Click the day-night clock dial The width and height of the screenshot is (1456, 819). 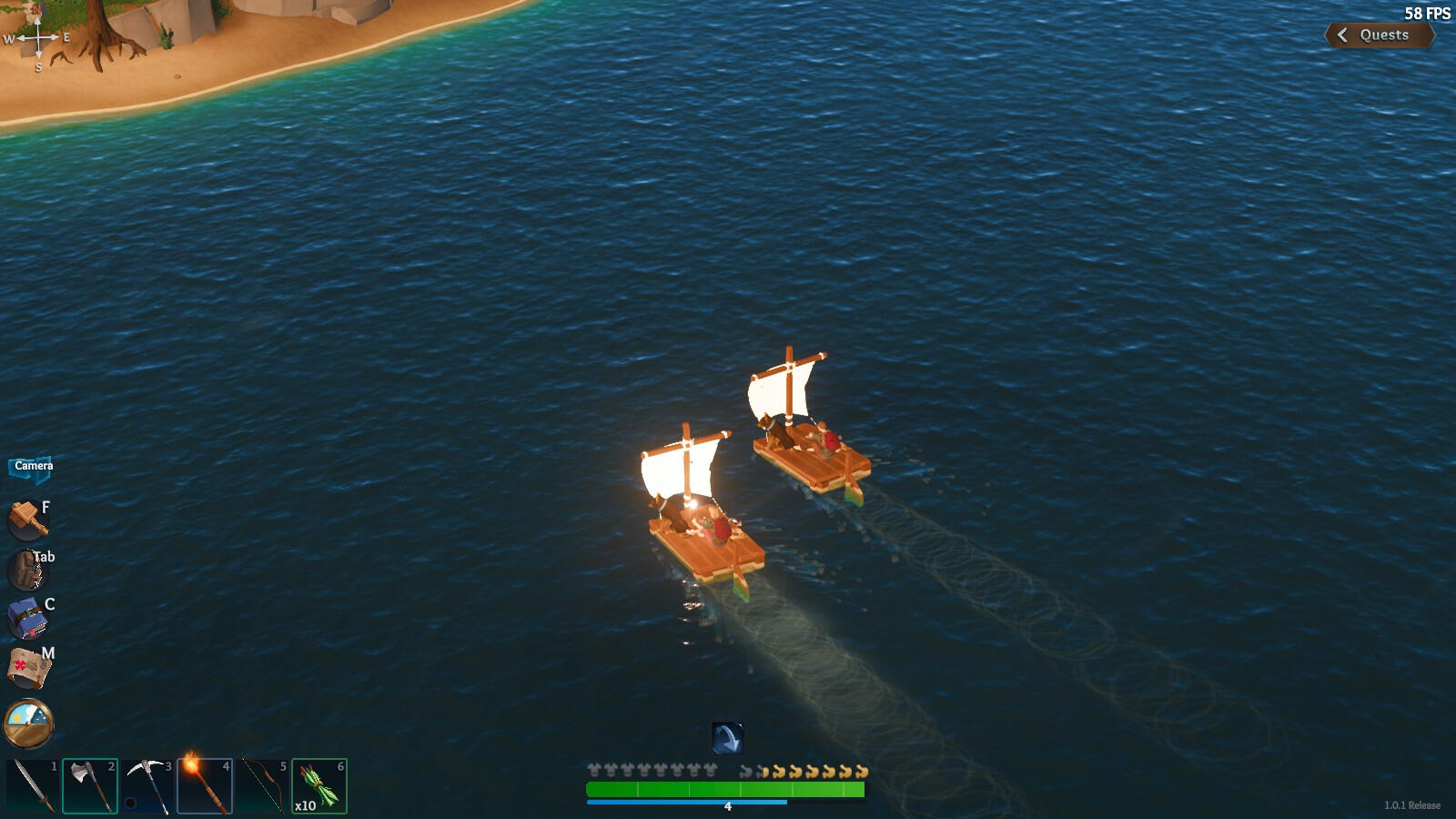pos(29,723)
